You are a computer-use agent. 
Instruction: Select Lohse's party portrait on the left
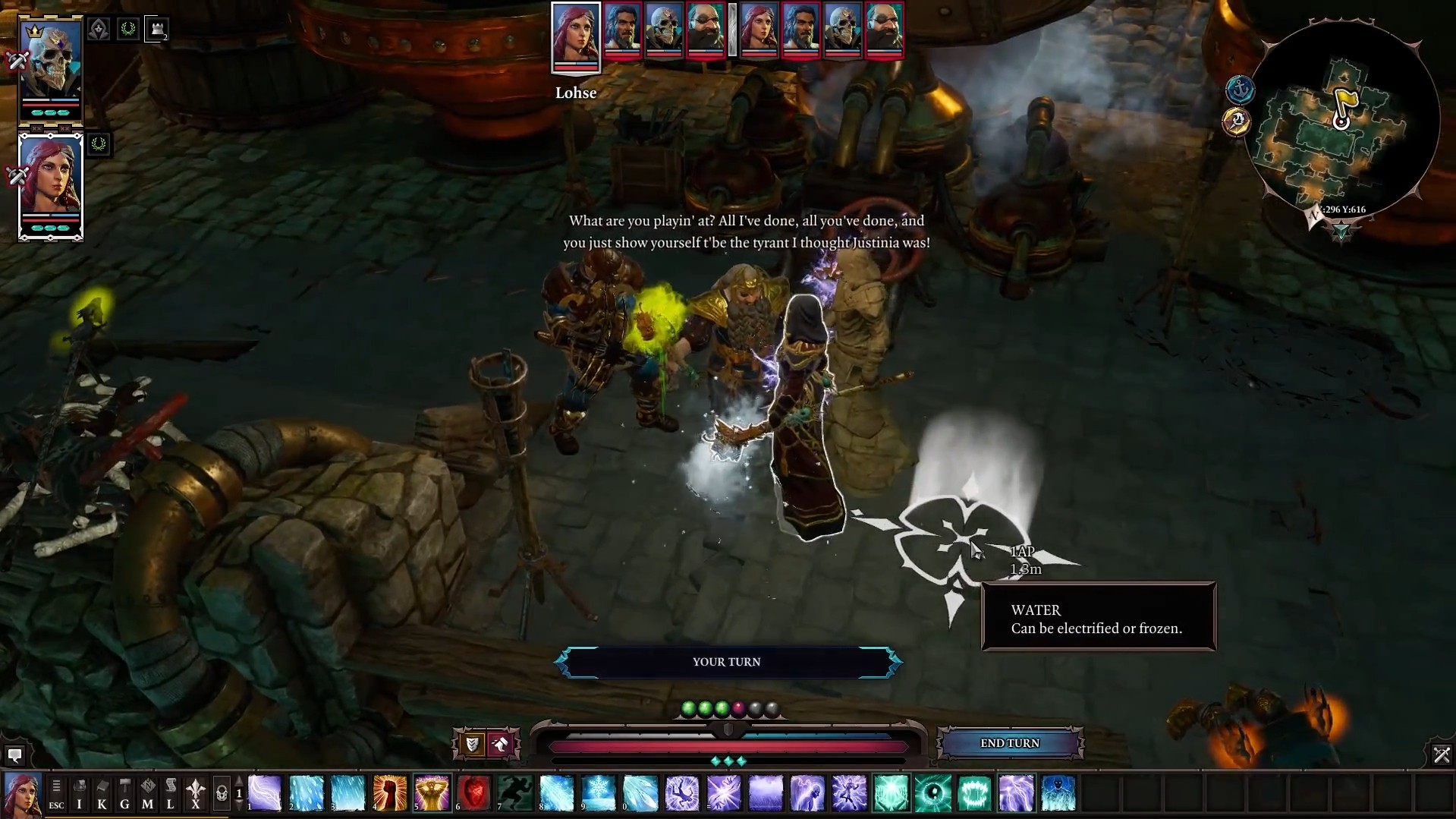51,184
